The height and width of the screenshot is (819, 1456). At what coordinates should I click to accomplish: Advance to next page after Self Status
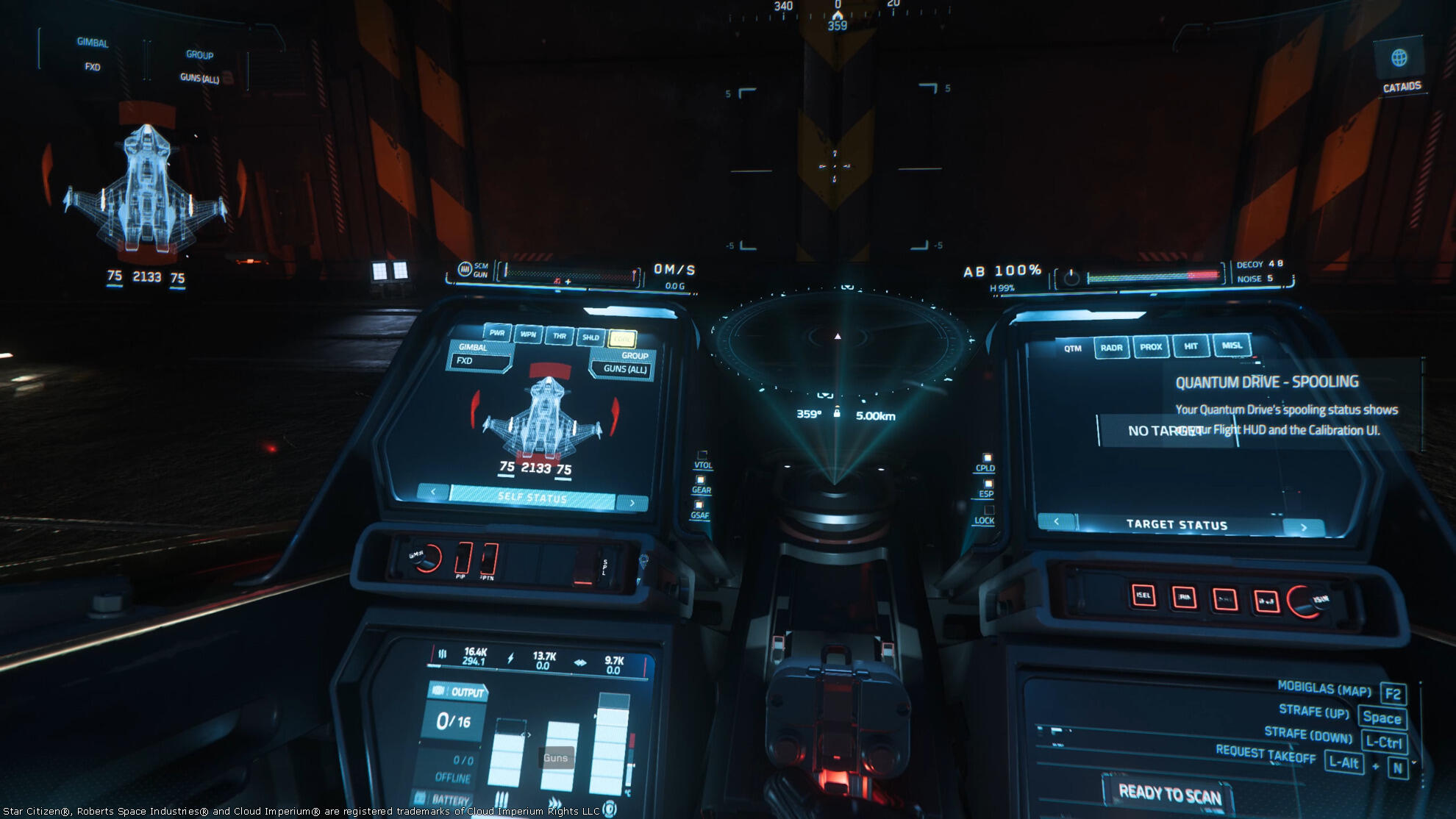632,503
